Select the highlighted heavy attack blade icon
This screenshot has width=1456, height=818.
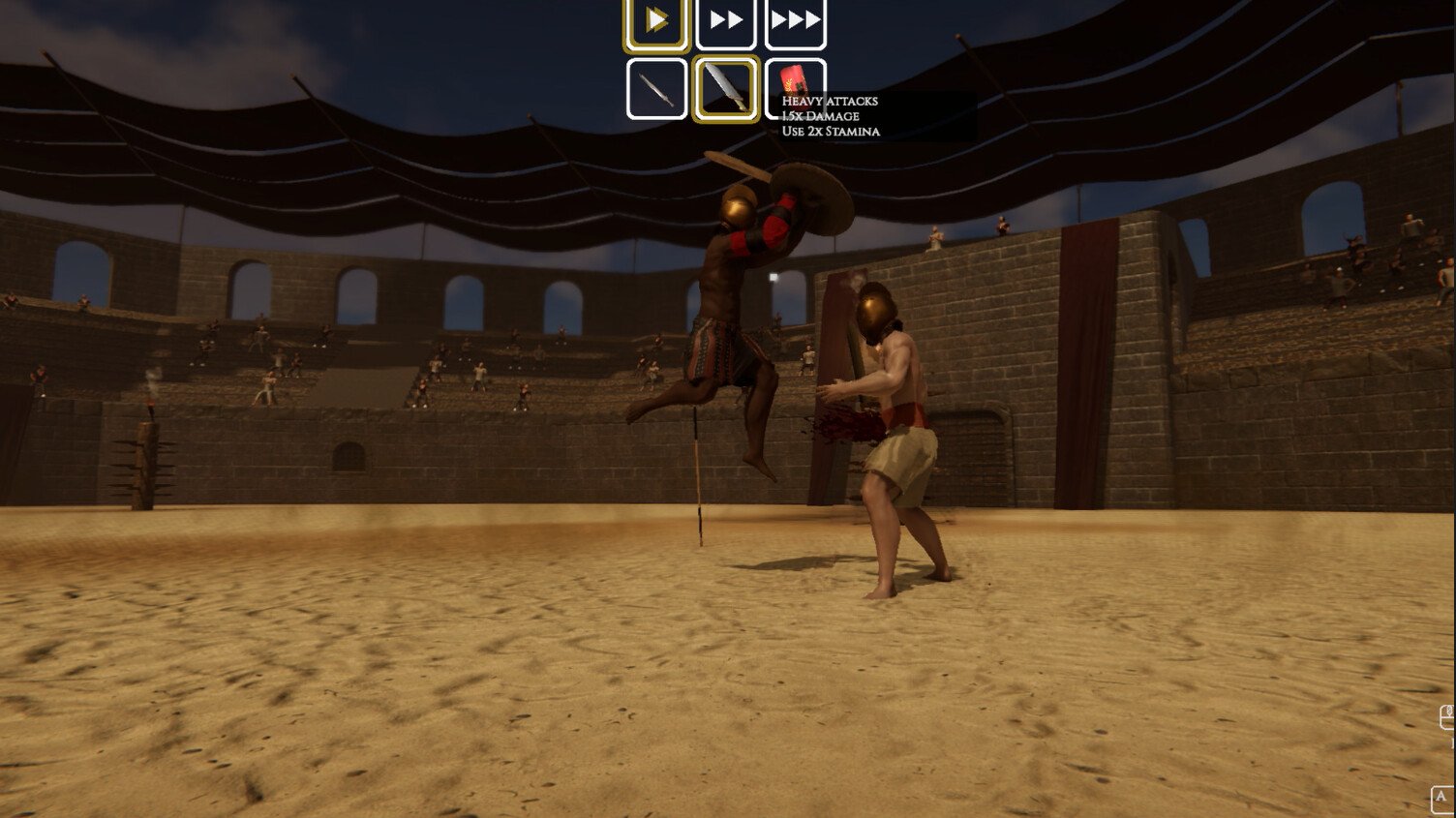pos(725,87)
